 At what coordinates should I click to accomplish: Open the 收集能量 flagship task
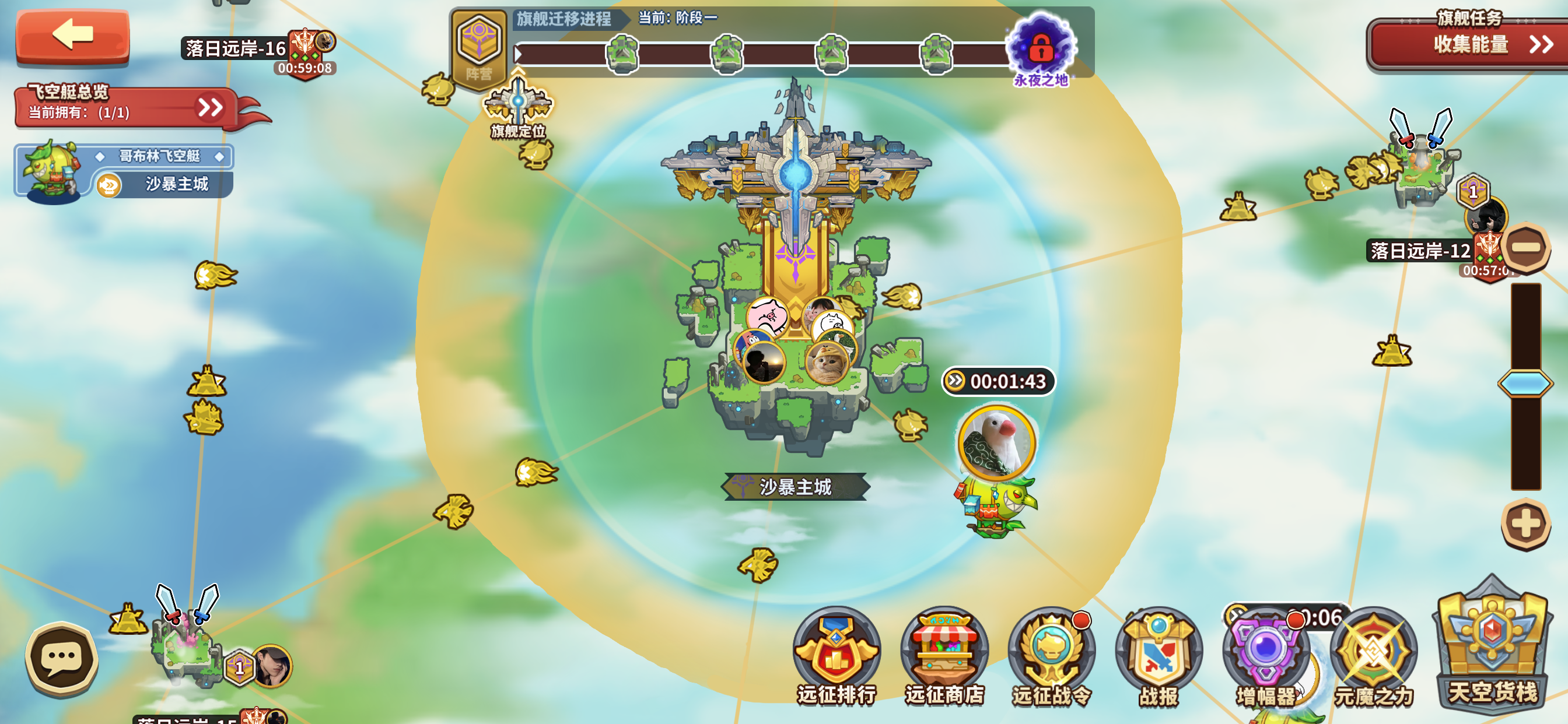click(x=1469, y=44)
